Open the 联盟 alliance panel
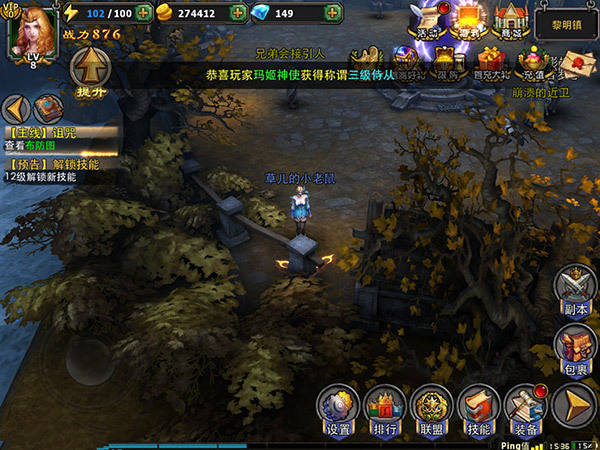This screenshot has height=450, width=600. pyautogui.click(x=431, y=407)
